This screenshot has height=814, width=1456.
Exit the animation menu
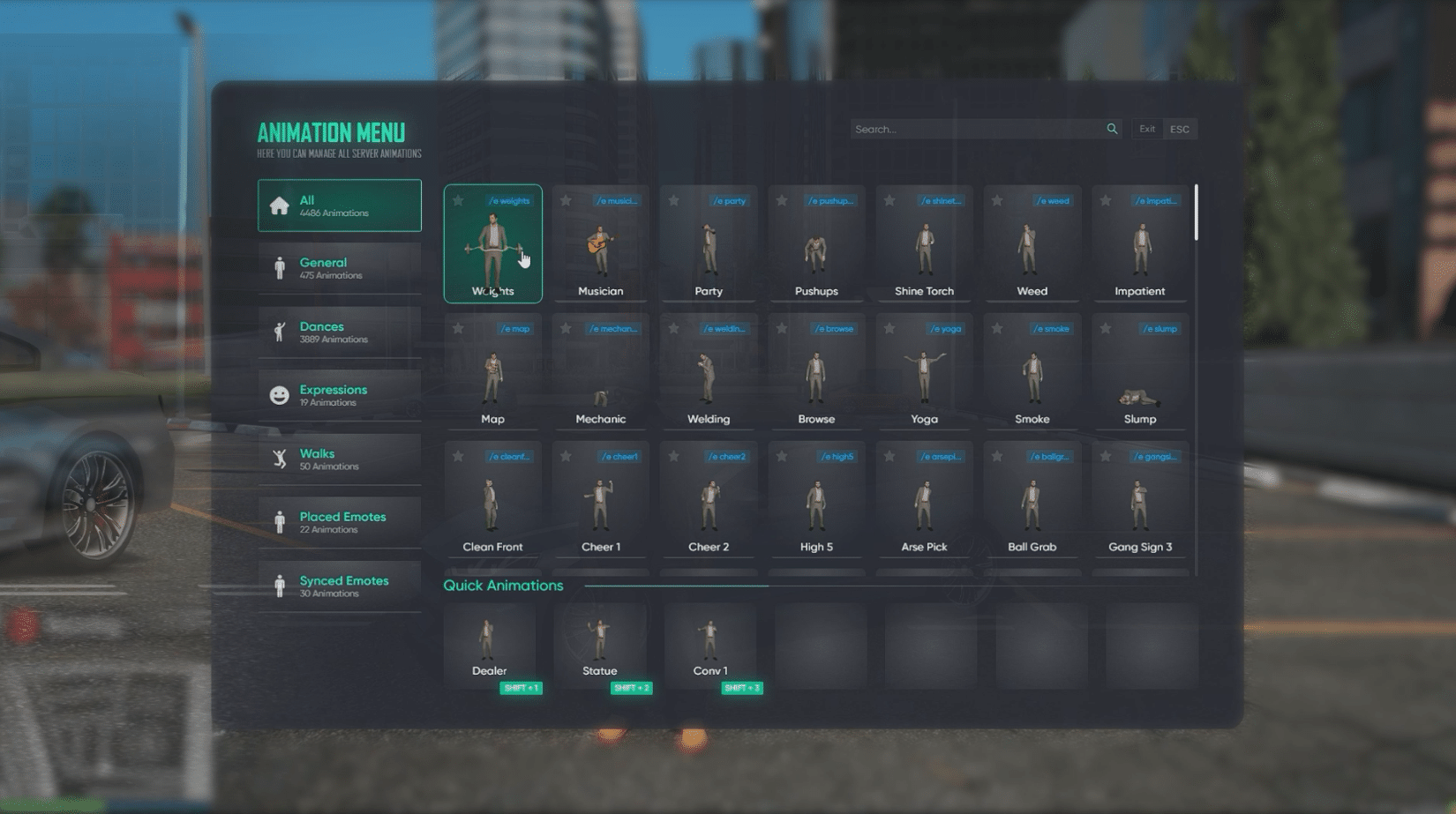coord(1147,129)
